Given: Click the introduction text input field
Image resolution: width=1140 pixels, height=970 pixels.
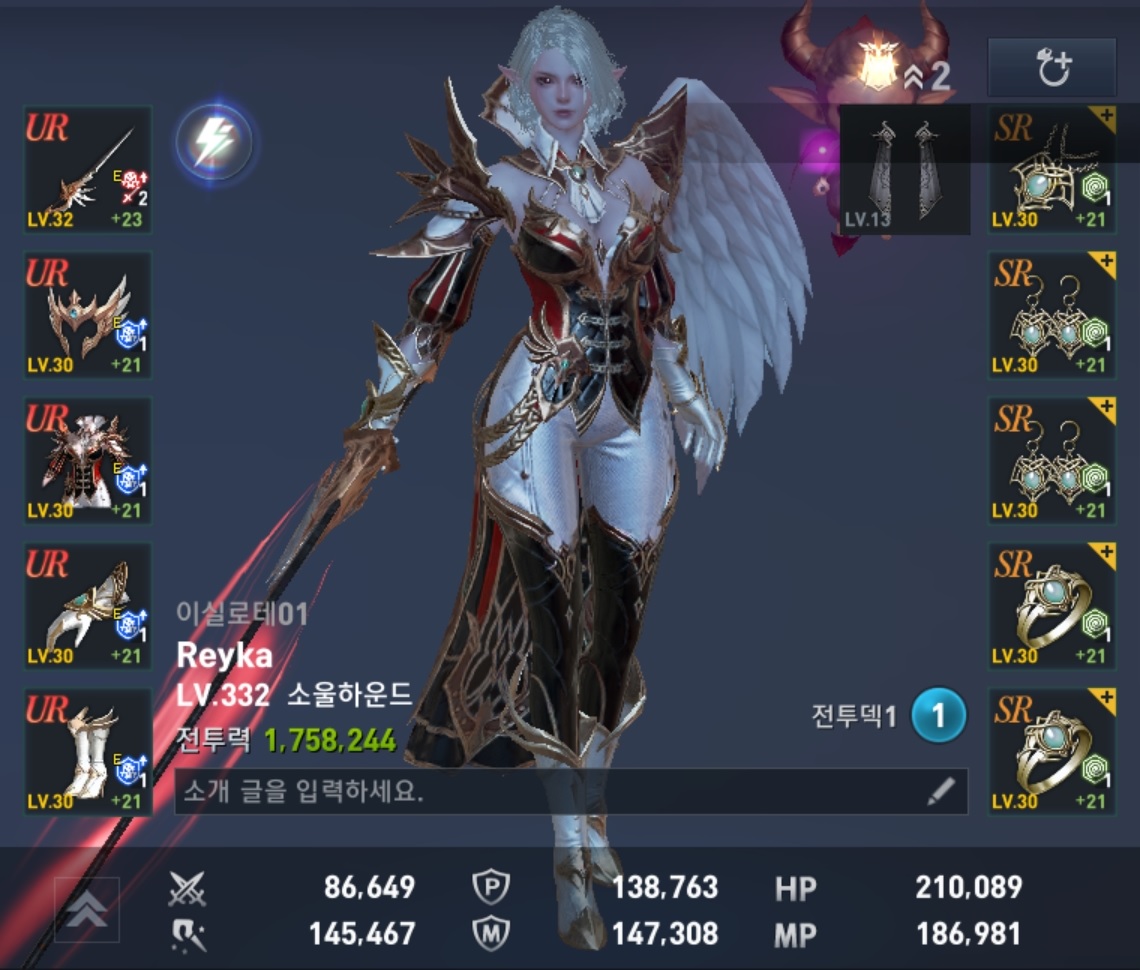Looking at the screenshot, I should (x=548, y=792).
